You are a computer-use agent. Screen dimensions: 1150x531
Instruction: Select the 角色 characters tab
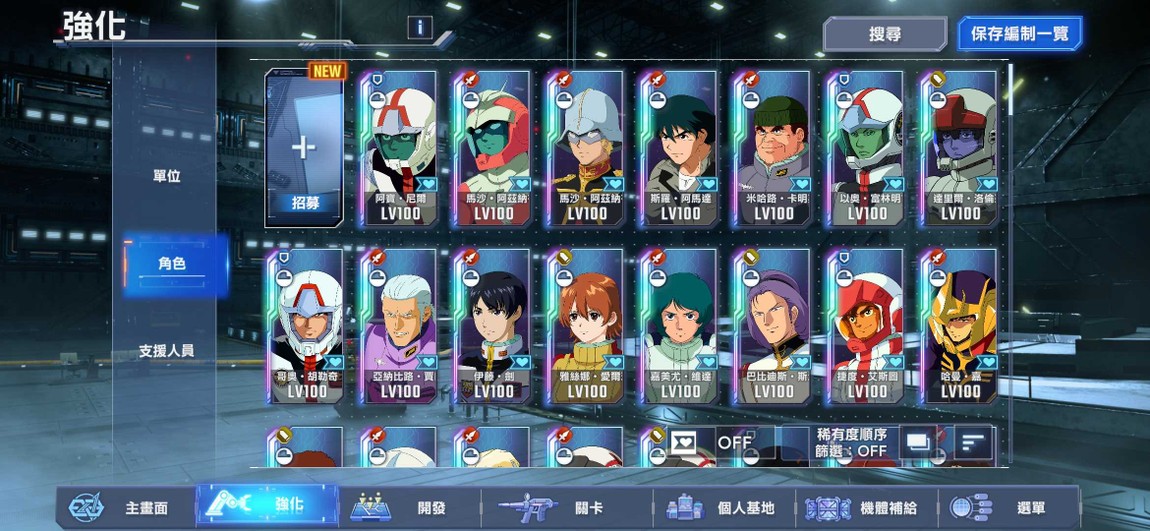172,264
